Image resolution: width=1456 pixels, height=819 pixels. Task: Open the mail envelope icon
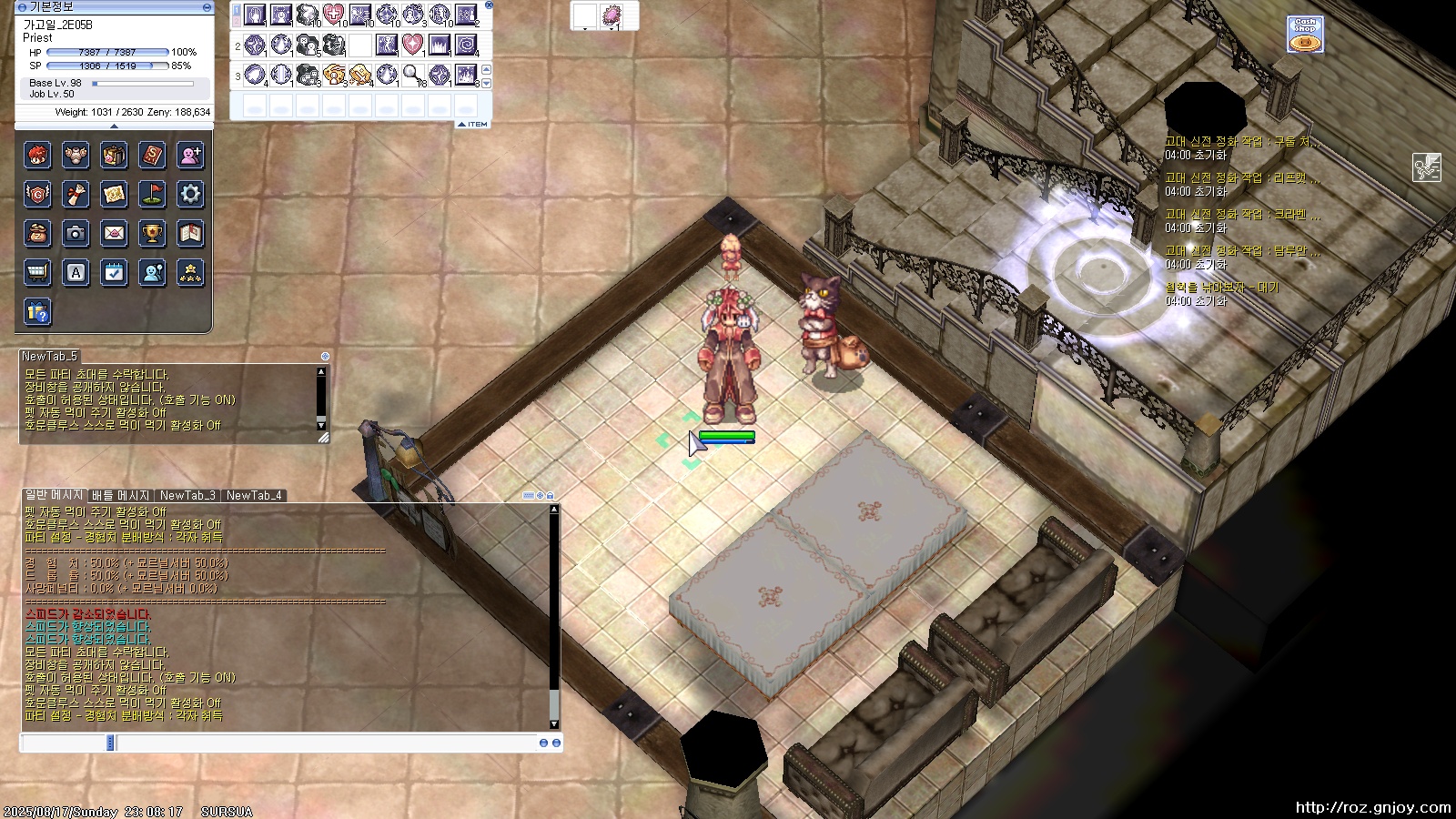tap(114, 234)
